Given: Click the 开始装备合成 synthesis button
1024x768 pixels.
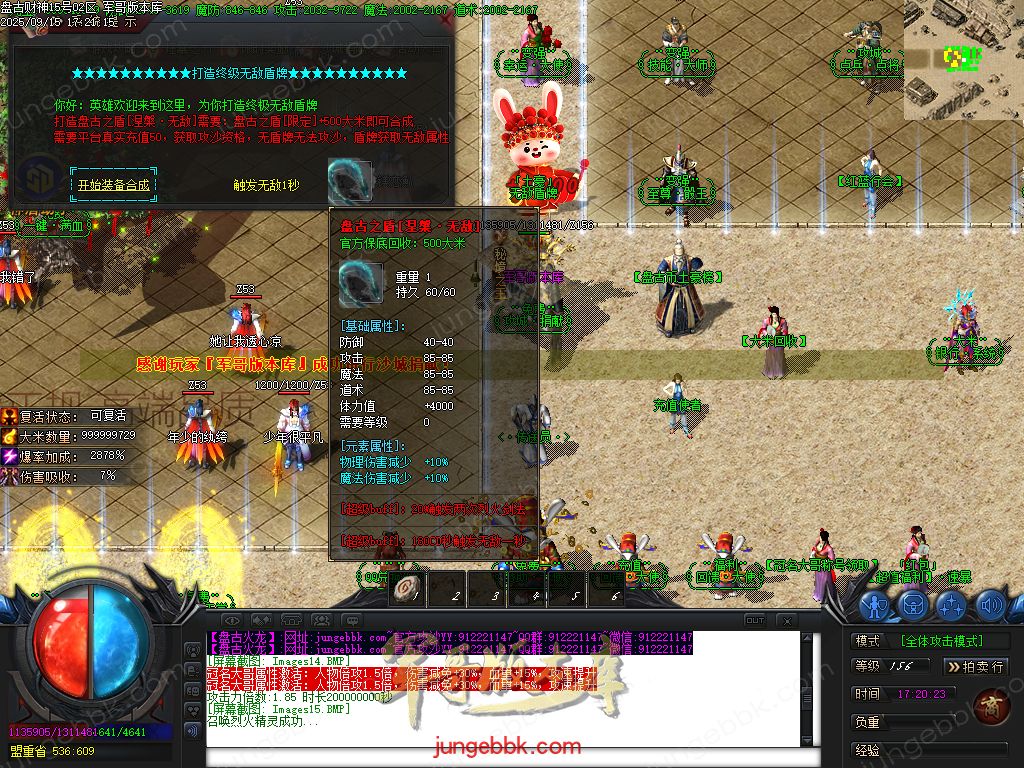Looking at the screenshot, I should tap(113, 185).
